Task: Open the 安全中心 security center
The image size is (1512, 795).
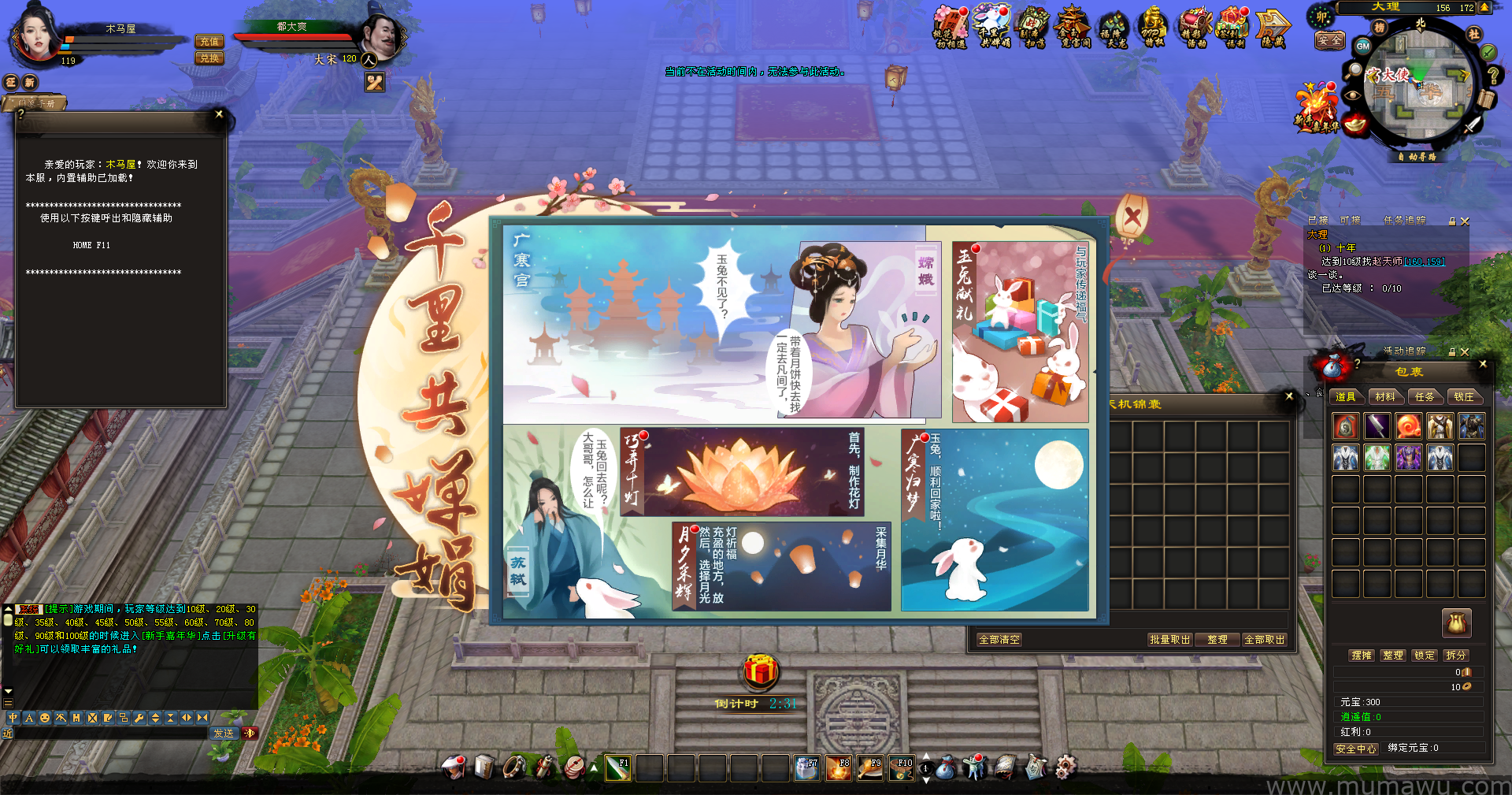Action: 1355,749
